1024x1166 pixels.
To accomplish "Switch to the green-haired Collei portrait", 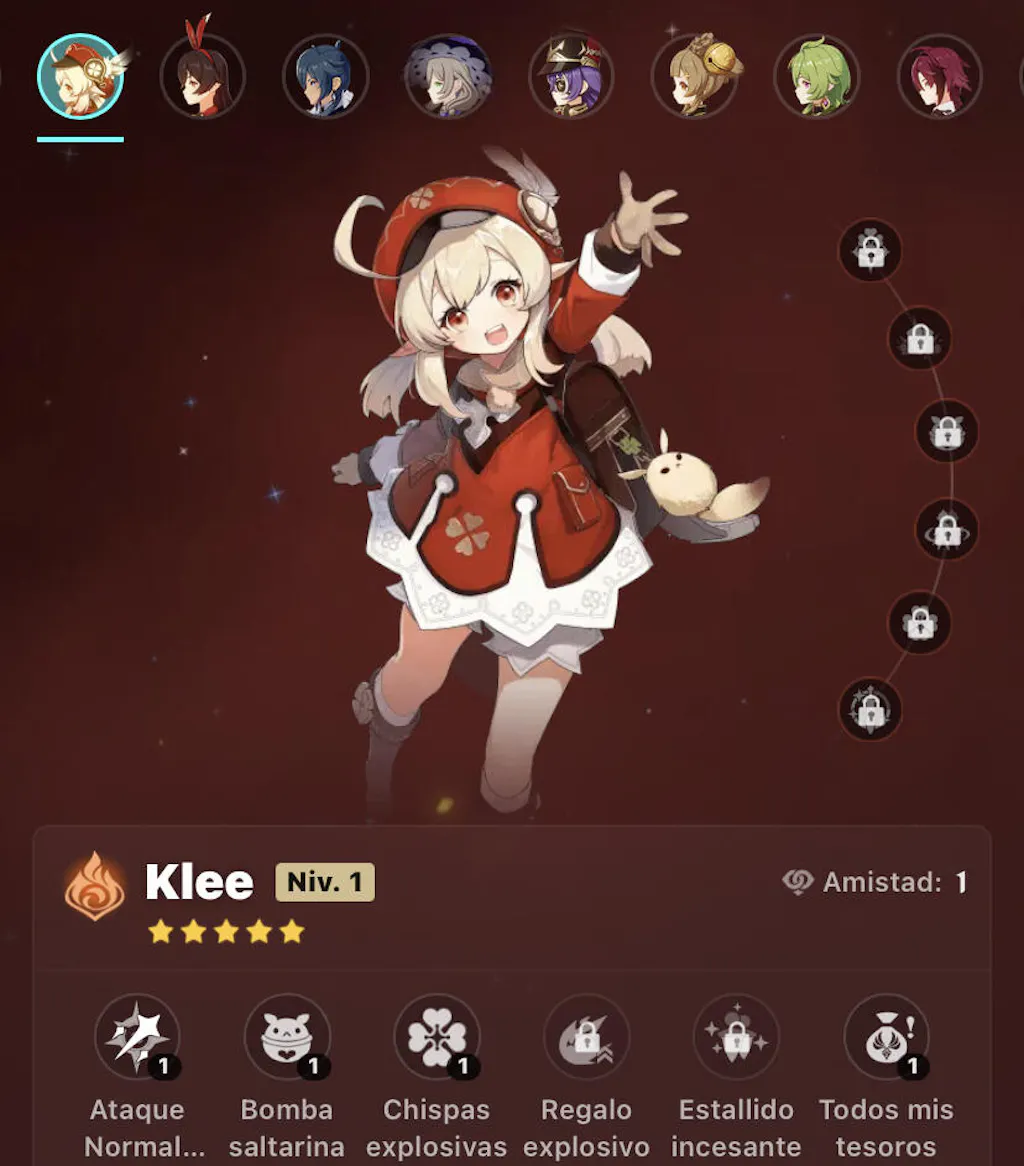I will (817, 77).
